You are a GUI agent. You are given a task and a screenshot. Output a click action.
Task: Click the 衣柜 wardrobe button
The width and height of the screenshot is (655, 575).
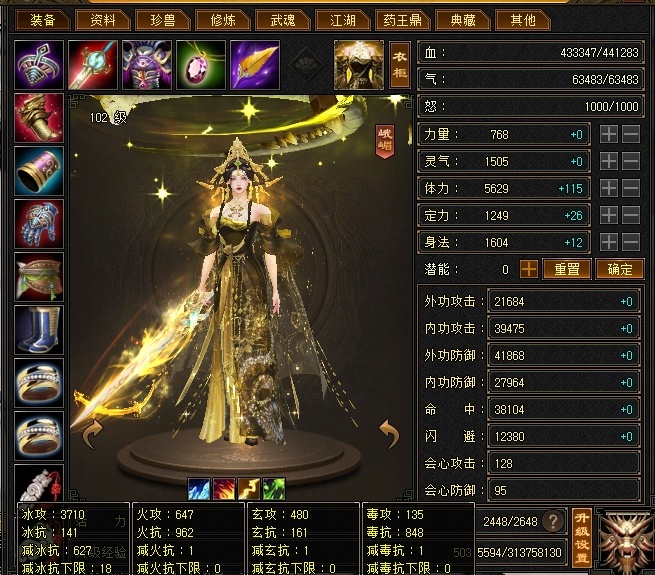pos(400,64)
